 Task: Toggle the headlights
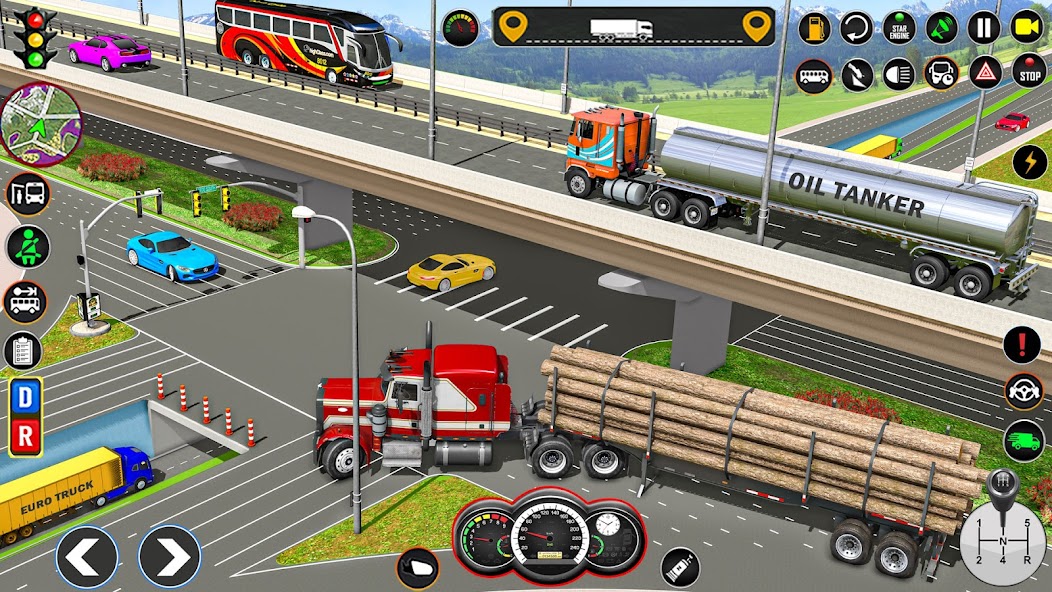(898, 73)
